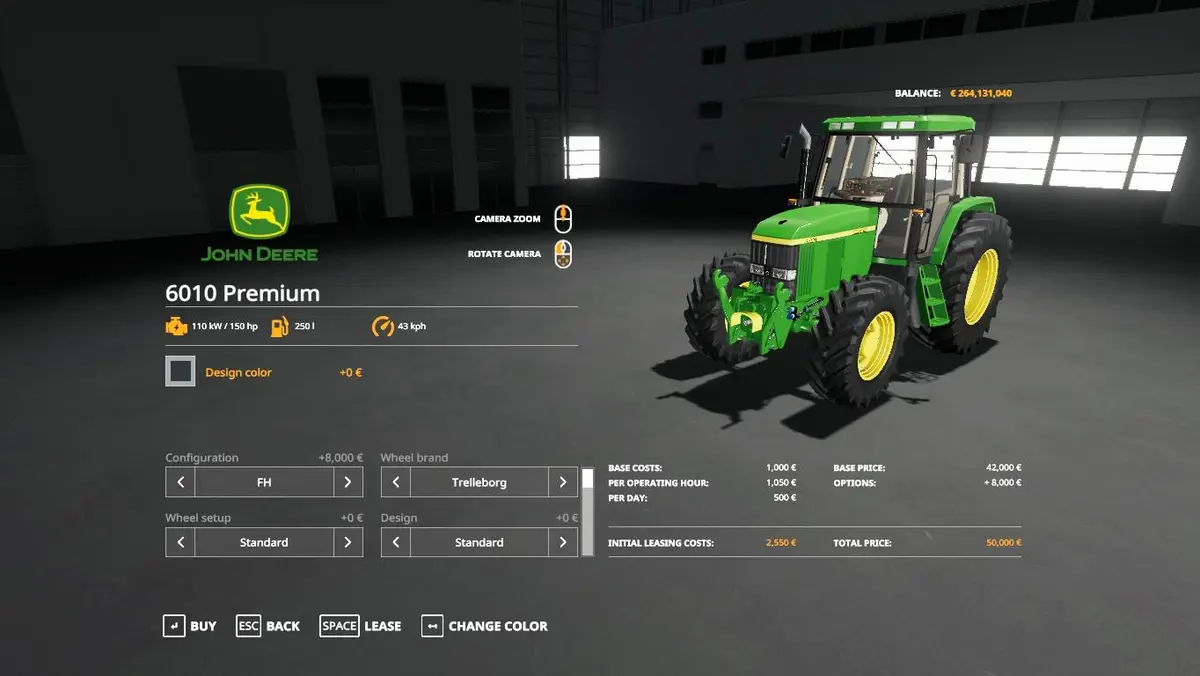Click the Change Color button
1200x676 pixels.
(x=485, y=626)
